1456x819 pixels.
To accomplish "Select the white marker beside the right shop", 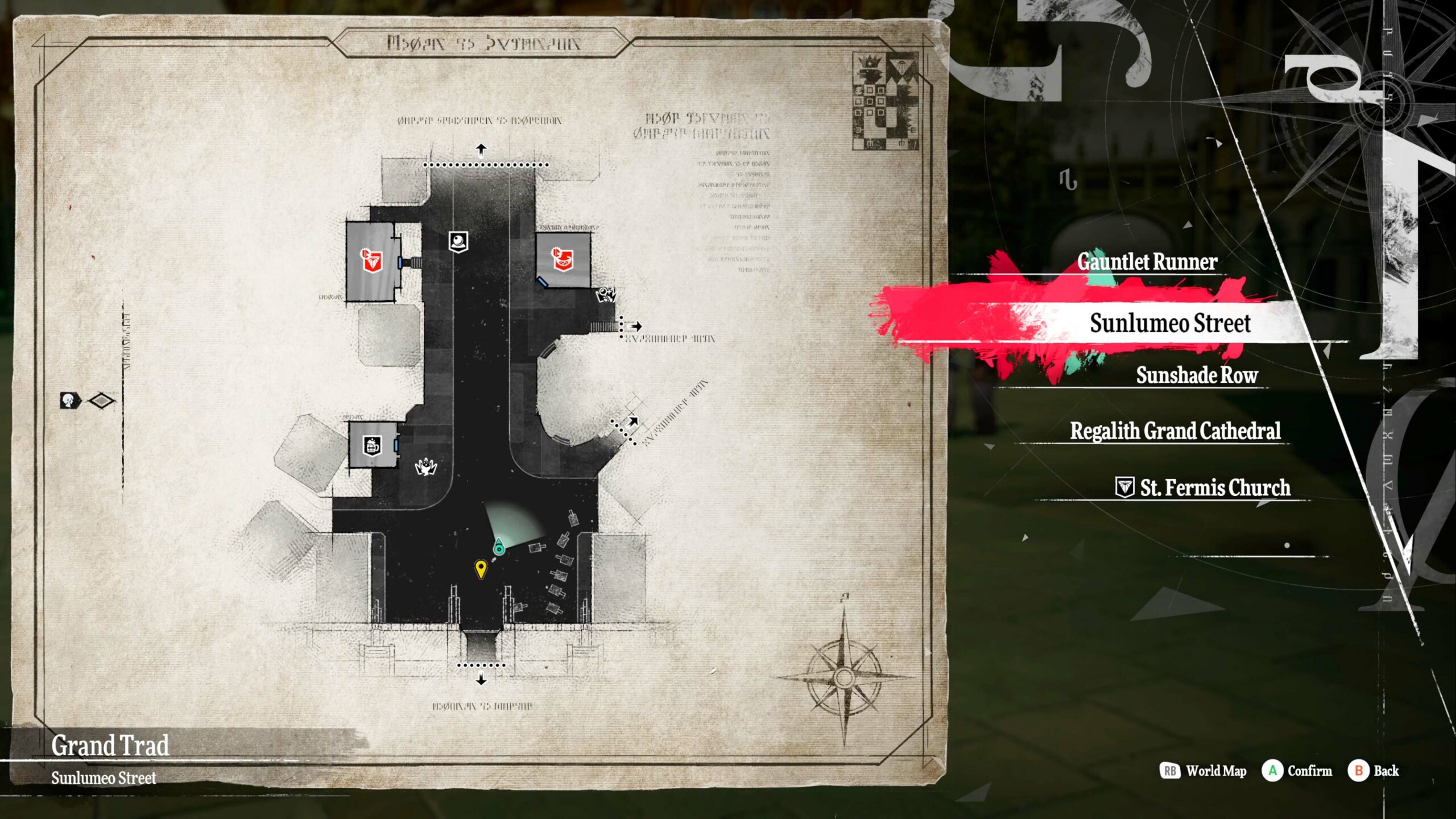I will click(x=605, y=295).
